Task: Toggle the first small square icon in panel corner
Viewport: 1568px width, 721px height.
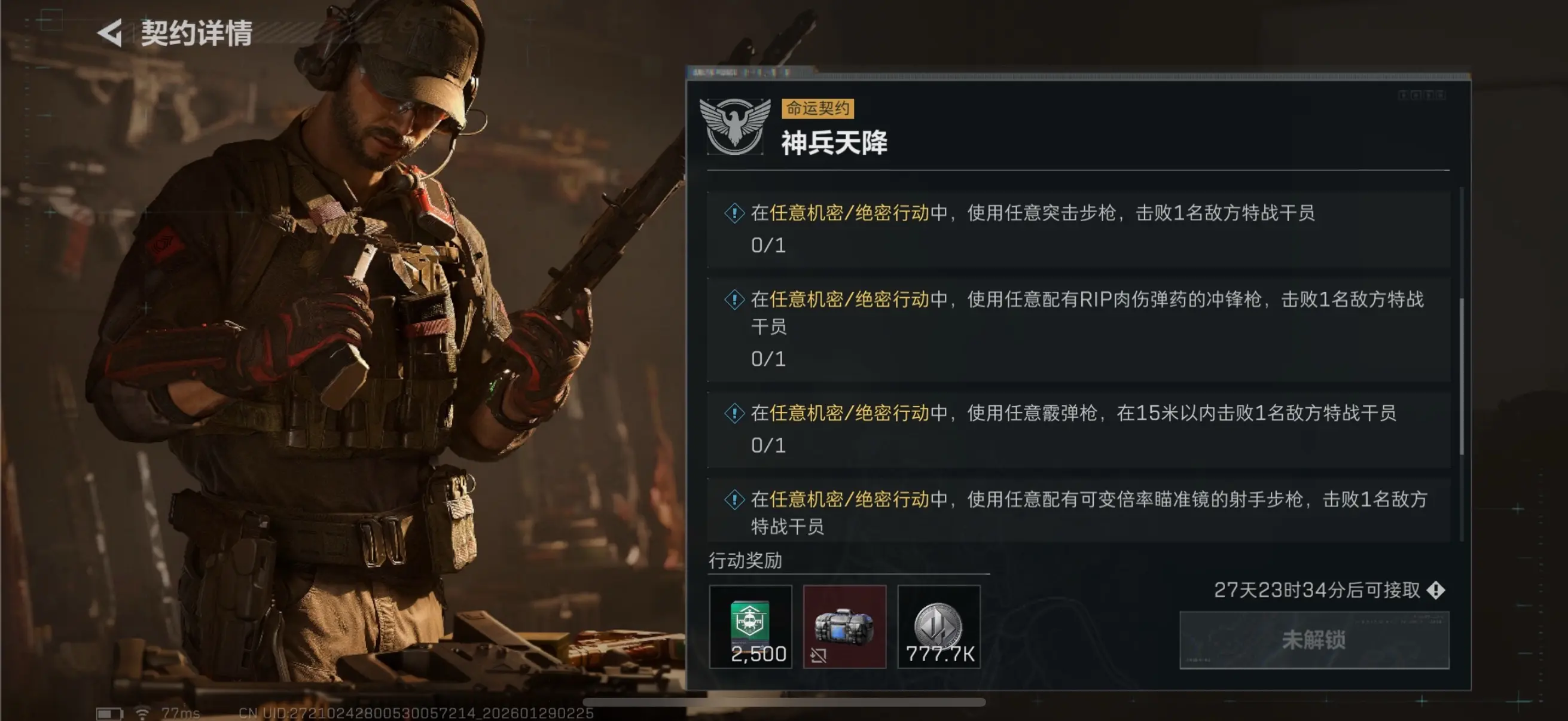Action: 1403,96
